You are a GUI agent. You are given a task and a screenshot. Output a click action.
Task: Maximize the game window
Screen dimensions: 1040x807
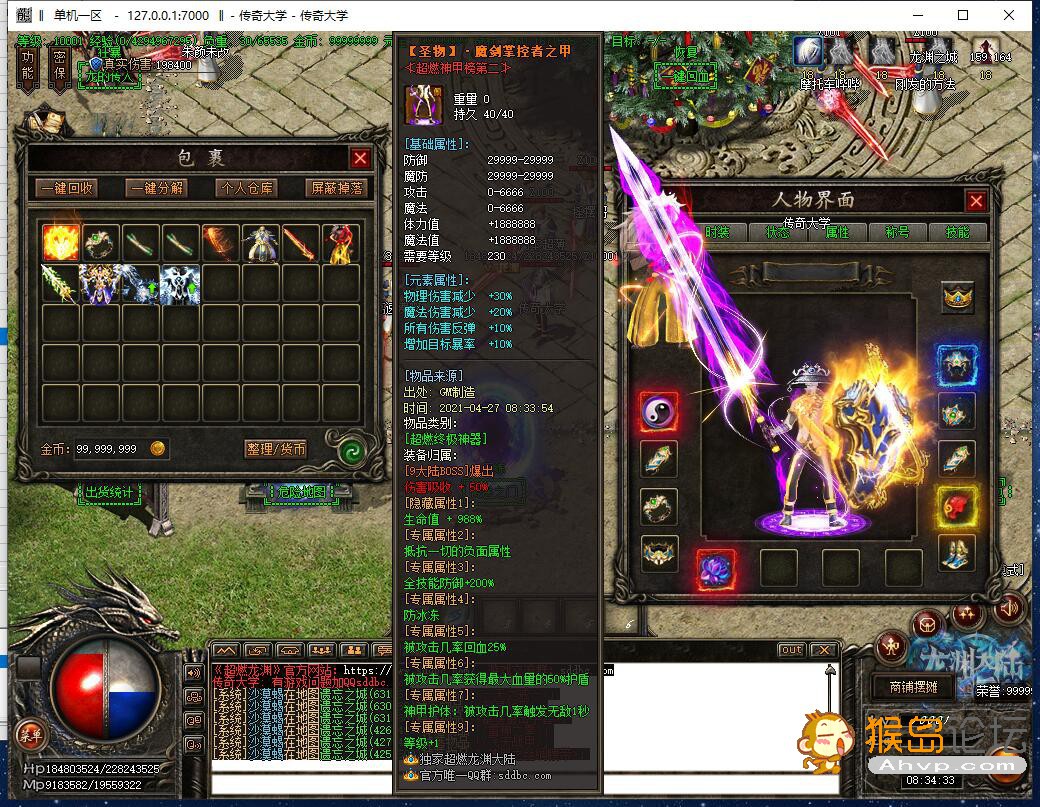963,15
